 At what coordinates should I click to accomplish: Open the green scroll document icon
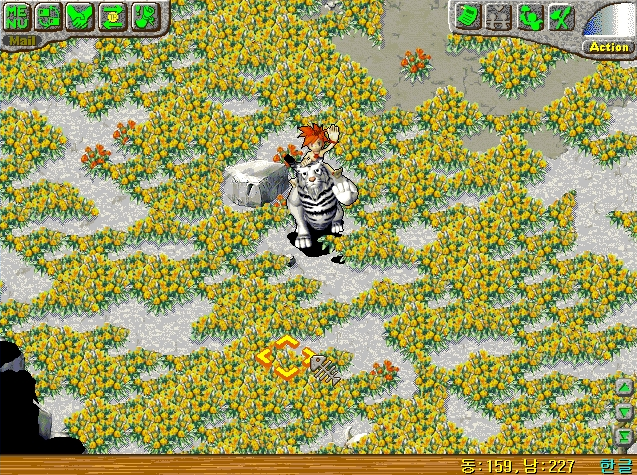[468, 16]
